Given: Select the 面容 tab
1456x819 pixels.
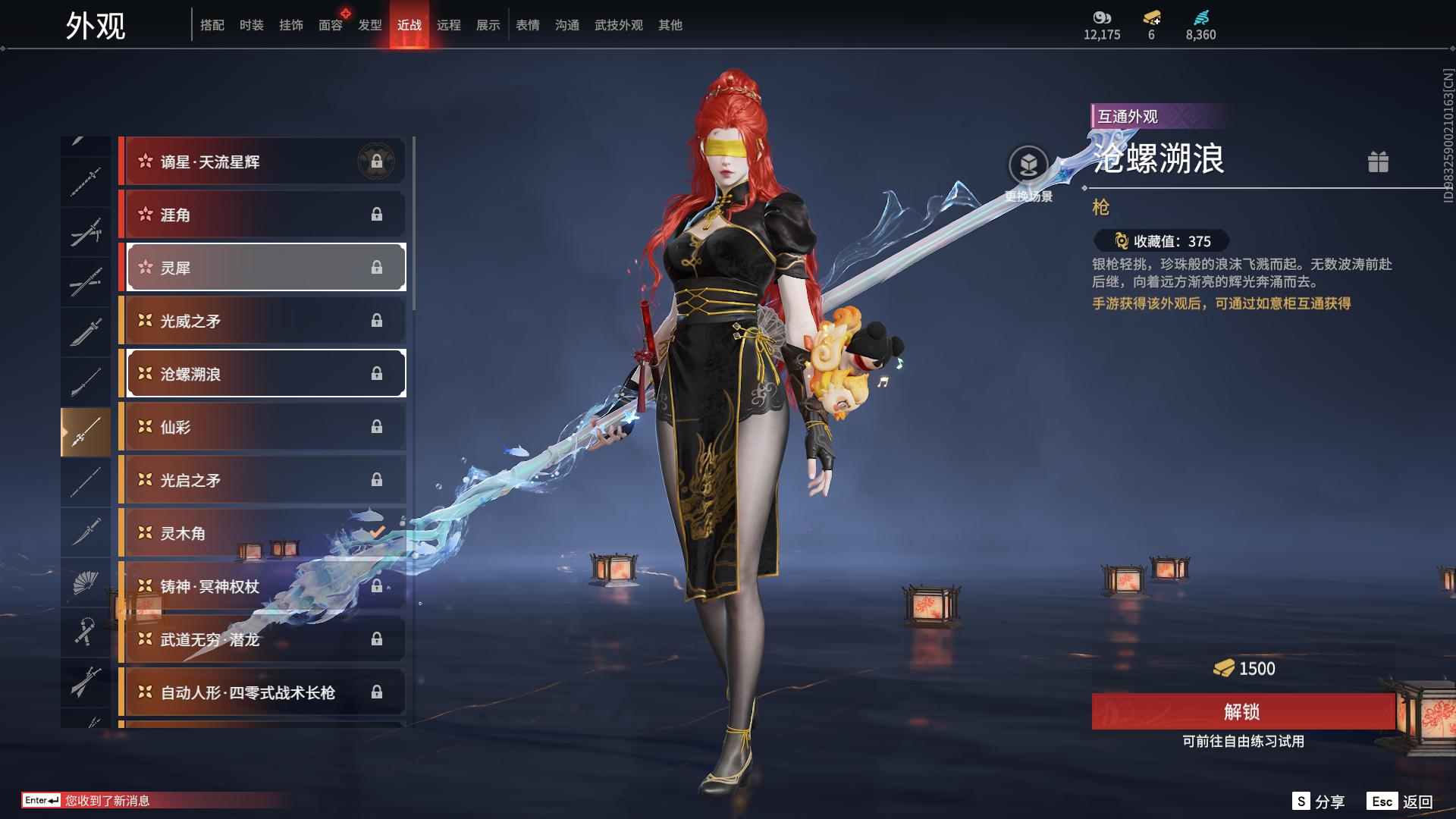Looking at the screenshot, I should 330,25.
